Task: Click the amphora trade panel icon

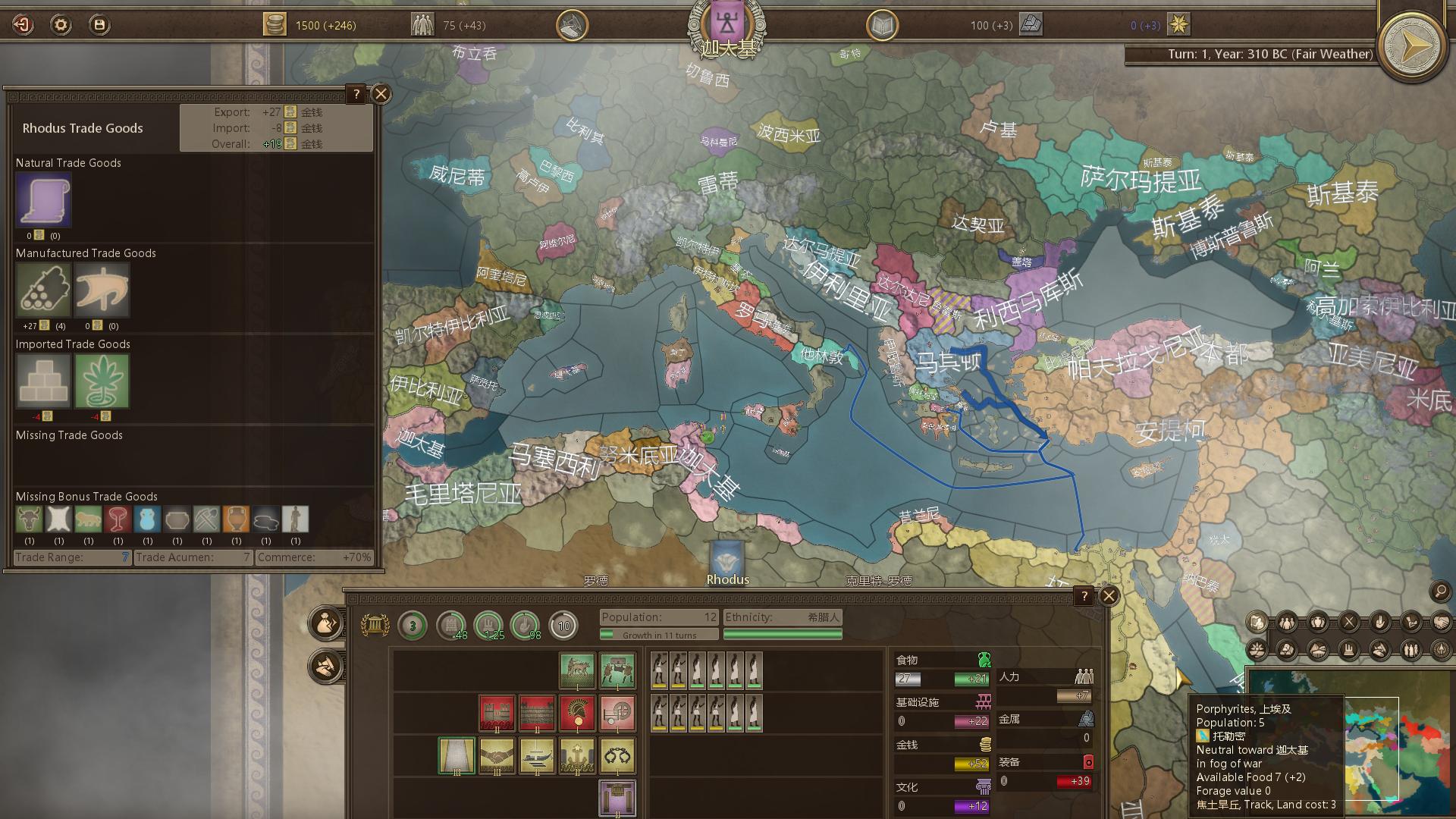Action: tap(1317, 622)
